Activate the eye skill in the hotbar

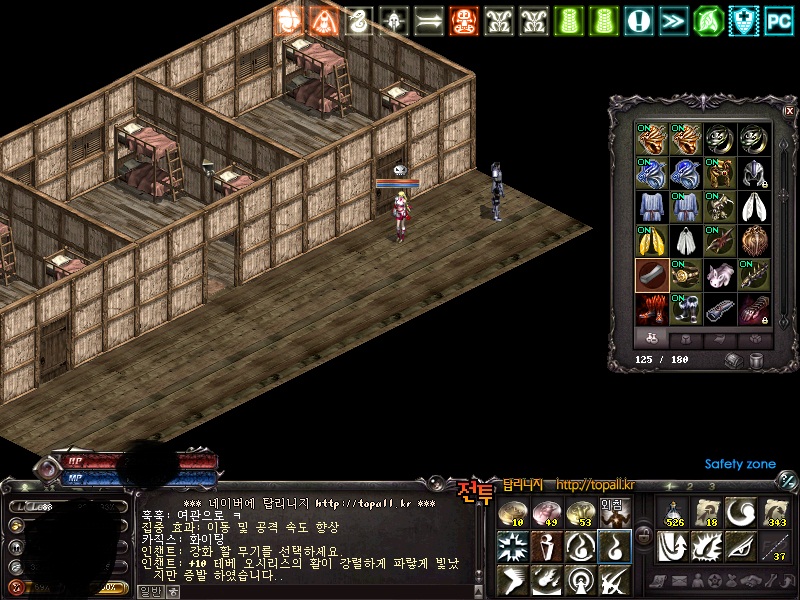[741, 545]
